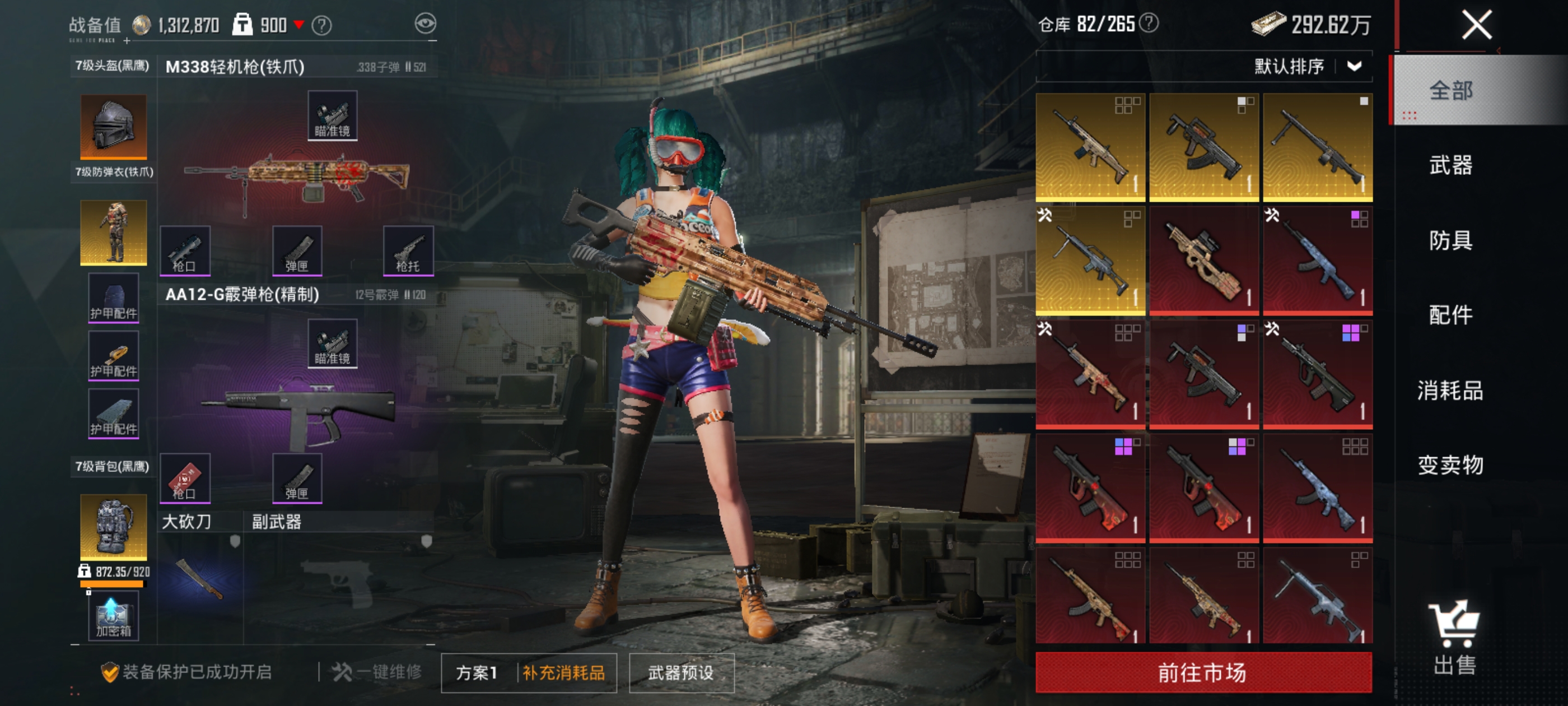Select the 防具 armor category
This screenshot has width=1568, height=706.
1450,240
